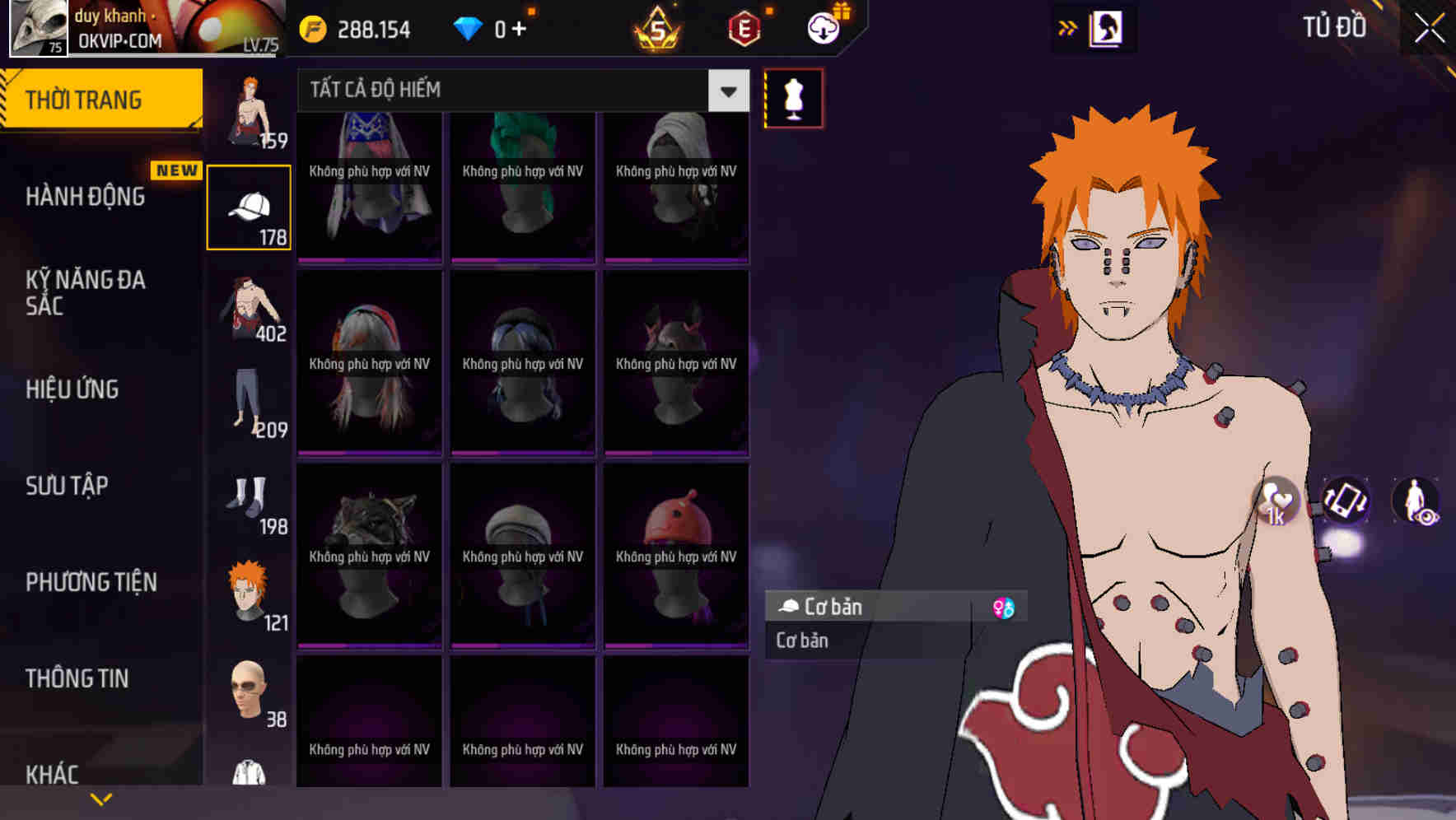Viewport: 1456px width, 820px height.
Task: Expand the category list with the bottom chevron
Action: (x=101, y=797)
